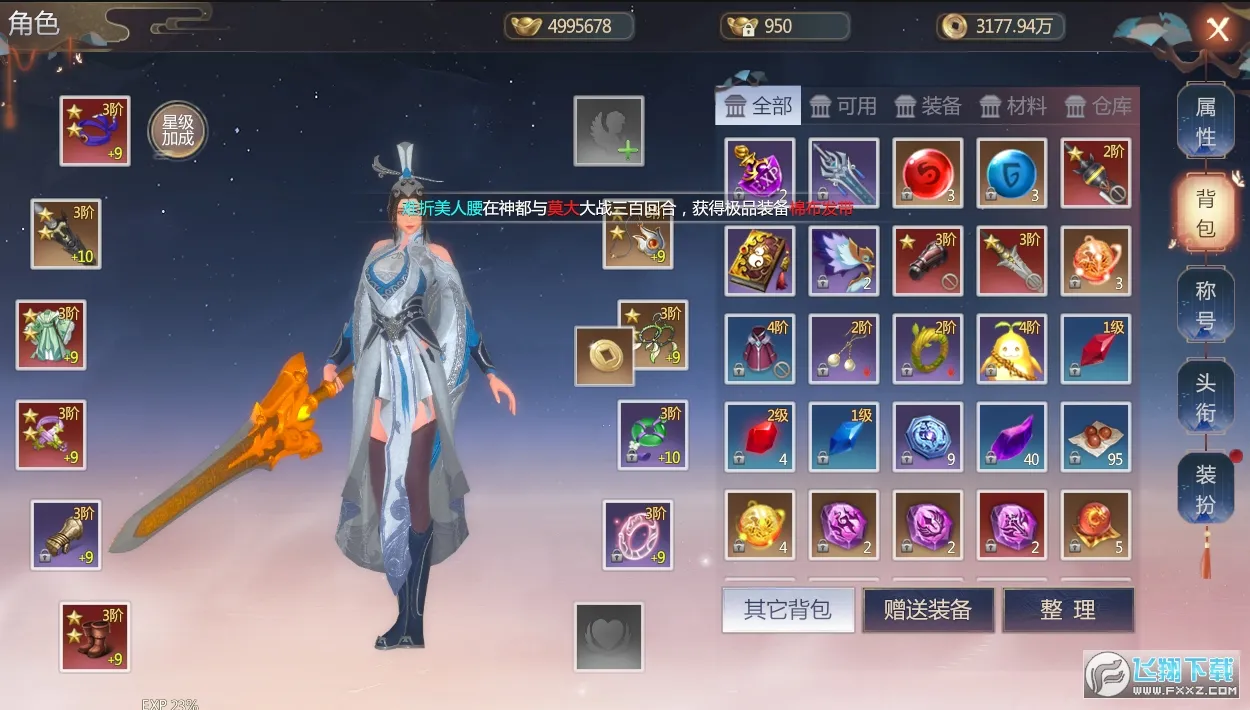This screenshot has height=710, width=1250.
Task: Filter inventory by 材料 materials
Action: pos(1013,106)
